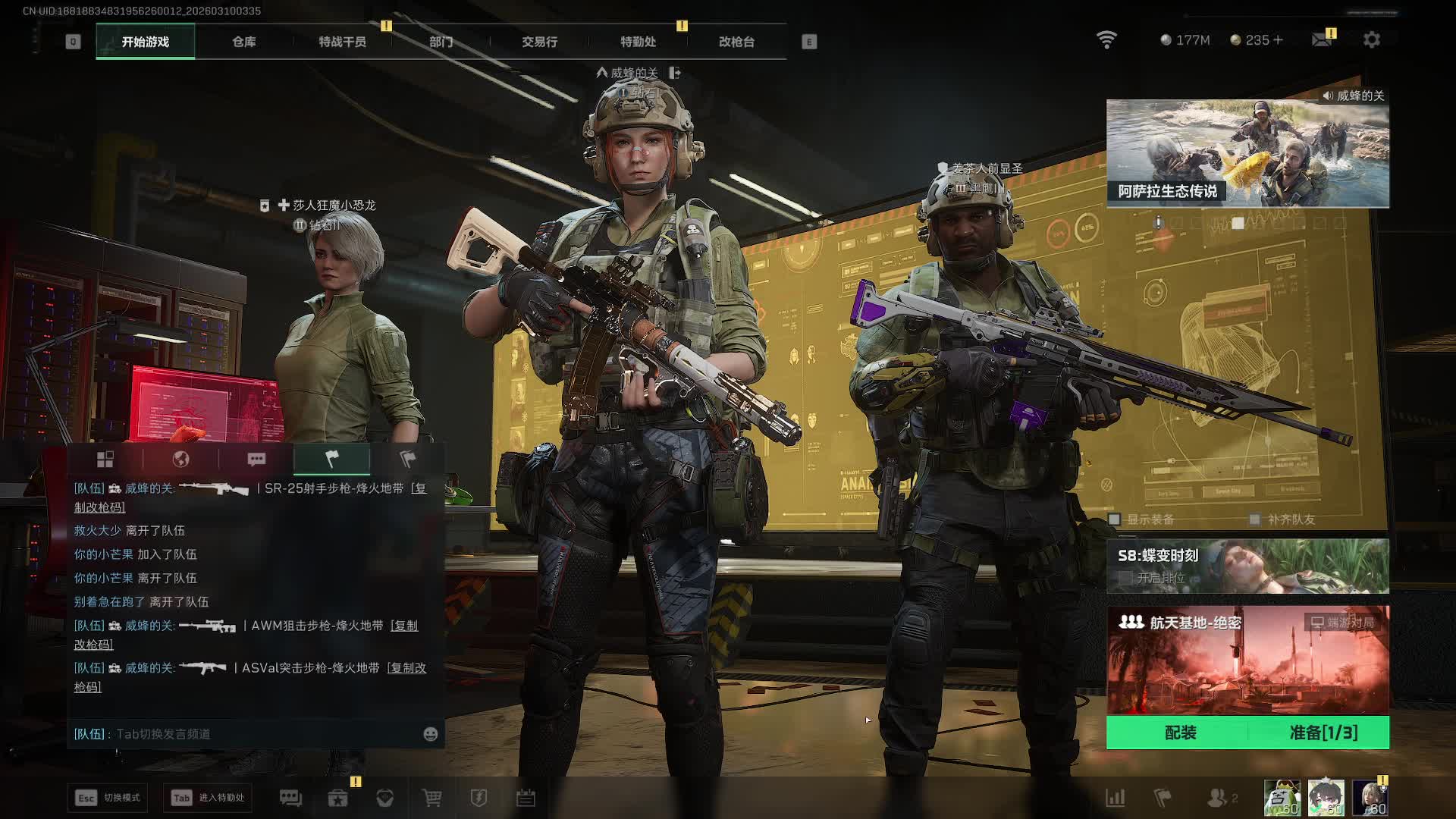Viewport: 1456px width, 819px height.
Task: Select the 航天基地-绝密 map card
Action: coord(1247,660)
